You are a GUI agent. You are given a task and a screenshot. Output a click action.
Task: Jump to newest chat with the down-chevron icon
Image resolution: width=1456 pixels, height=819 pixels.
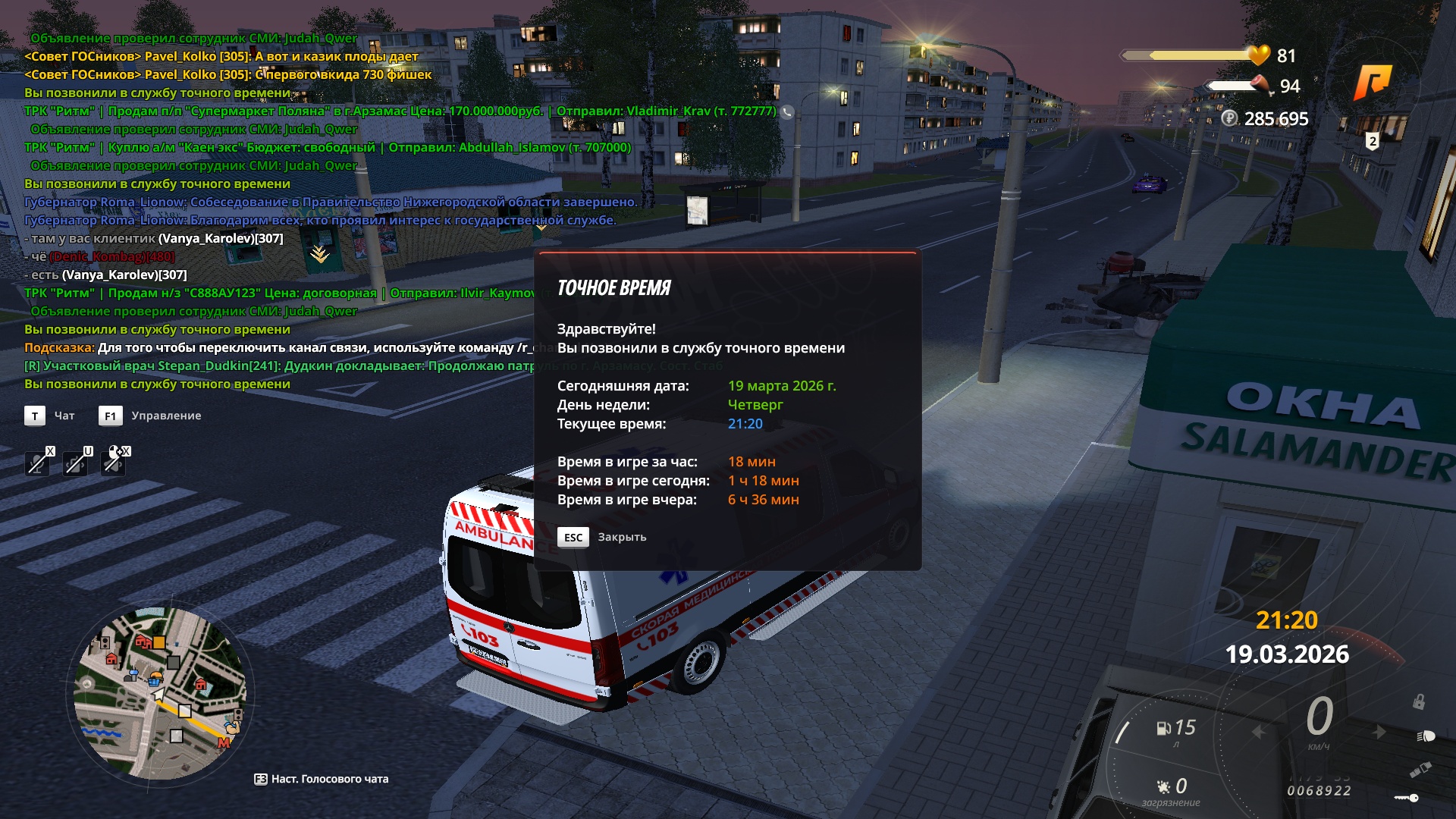319,254
